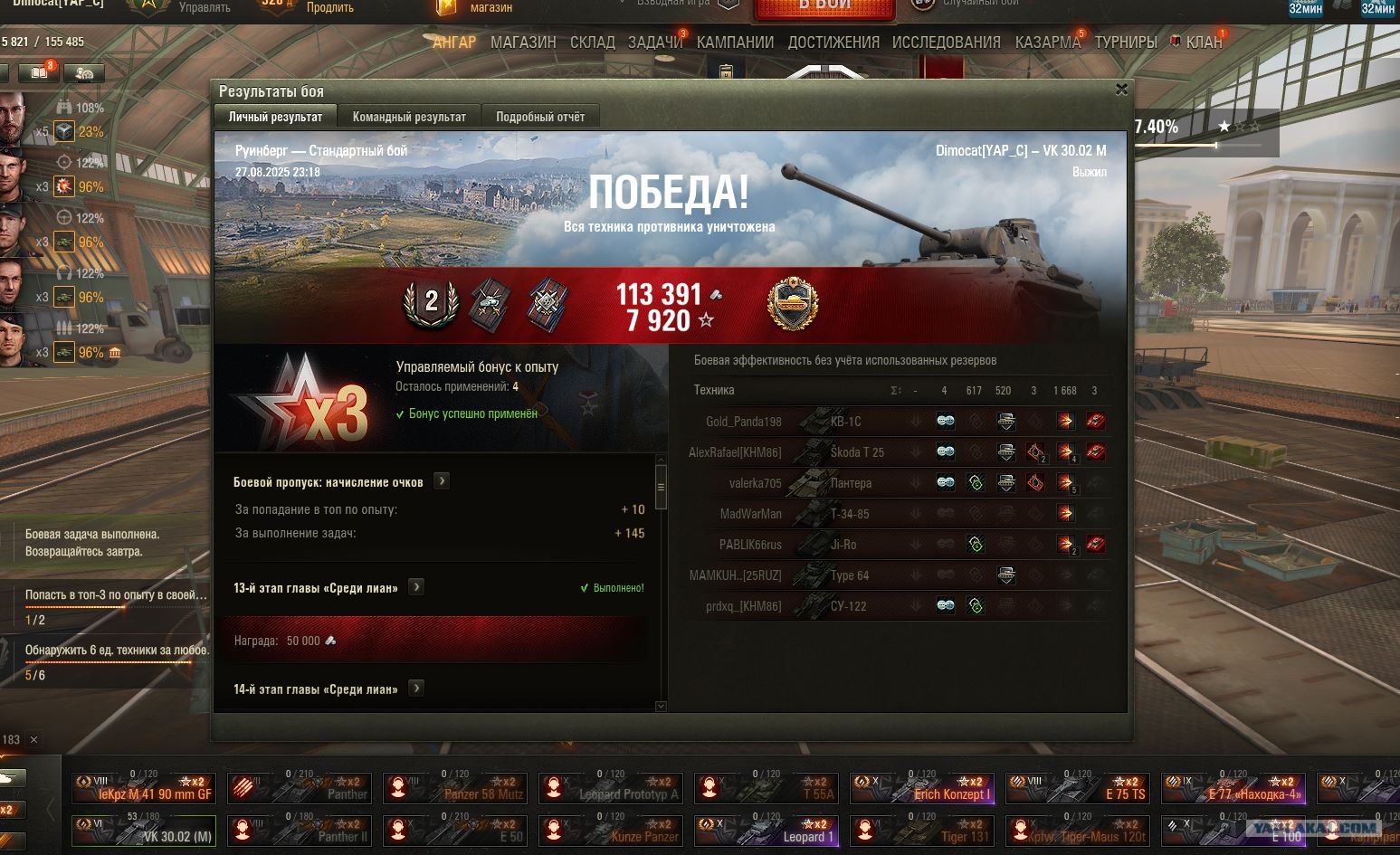Go to the СКЛАД section
Image resolution: width=1400 pixels, height=855 pixels.
(593, 43)
